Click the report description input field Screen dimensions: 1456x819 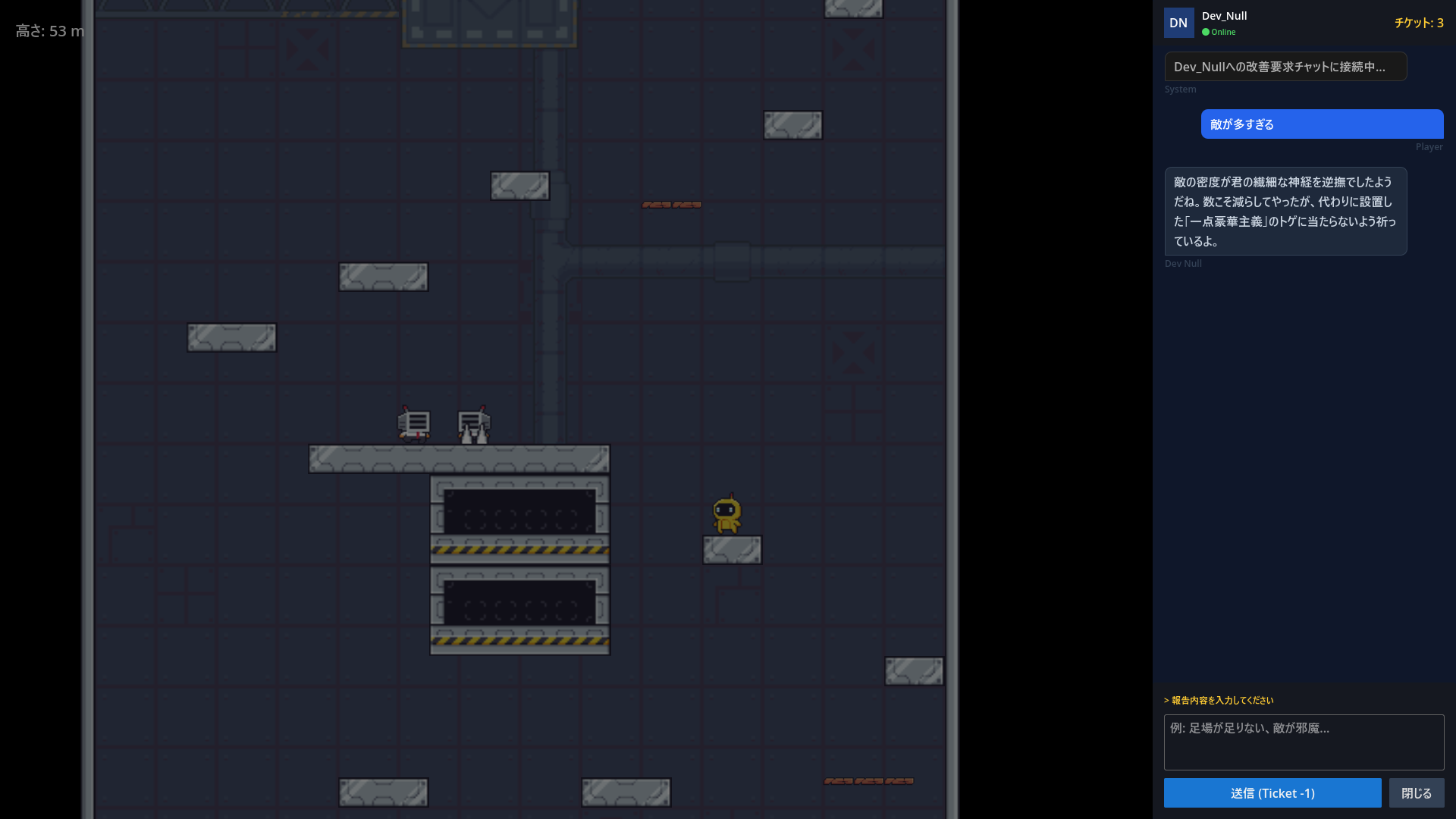(1304, 742)
